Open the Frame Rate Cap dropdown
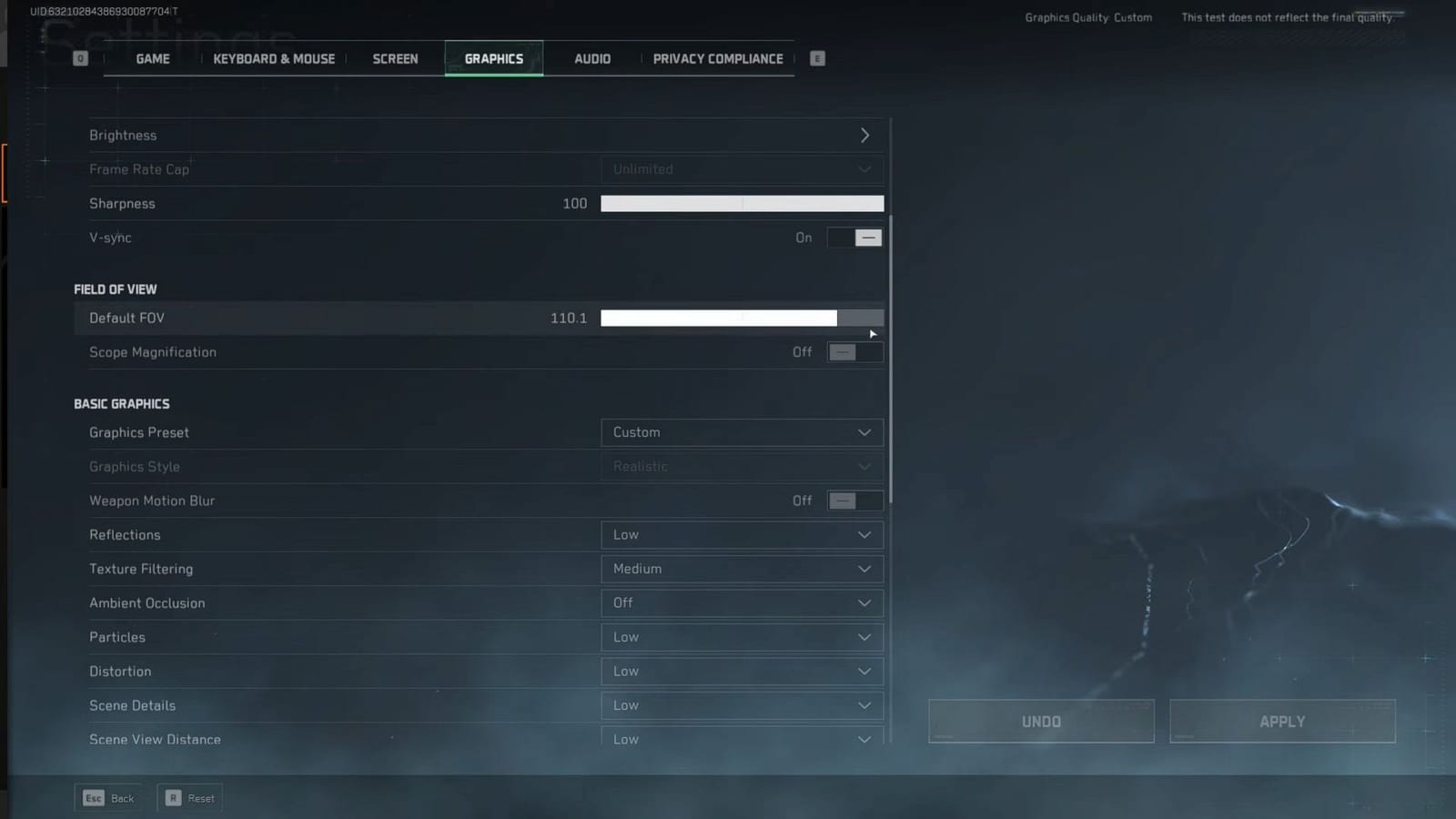Screen dimensions: 1456x819 point(742,169)
